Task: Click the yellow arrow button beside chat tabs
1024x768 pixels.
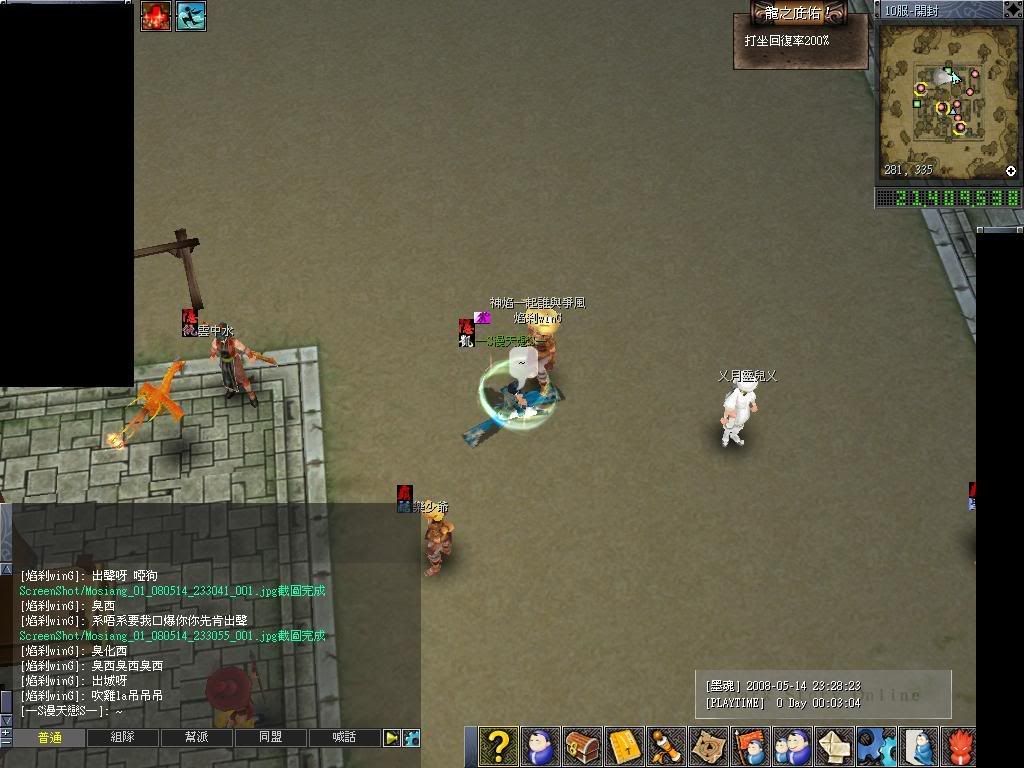Action: tap(392, 738)
